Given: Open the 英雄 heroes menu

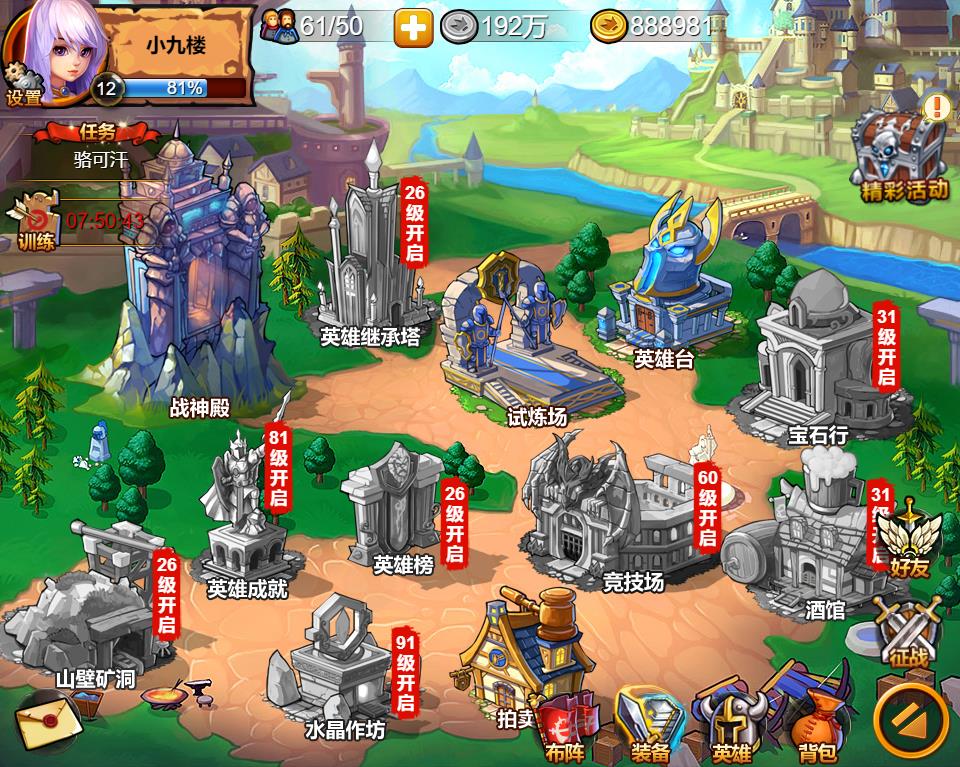Looking at the screenshot, I should click(732, 725).
